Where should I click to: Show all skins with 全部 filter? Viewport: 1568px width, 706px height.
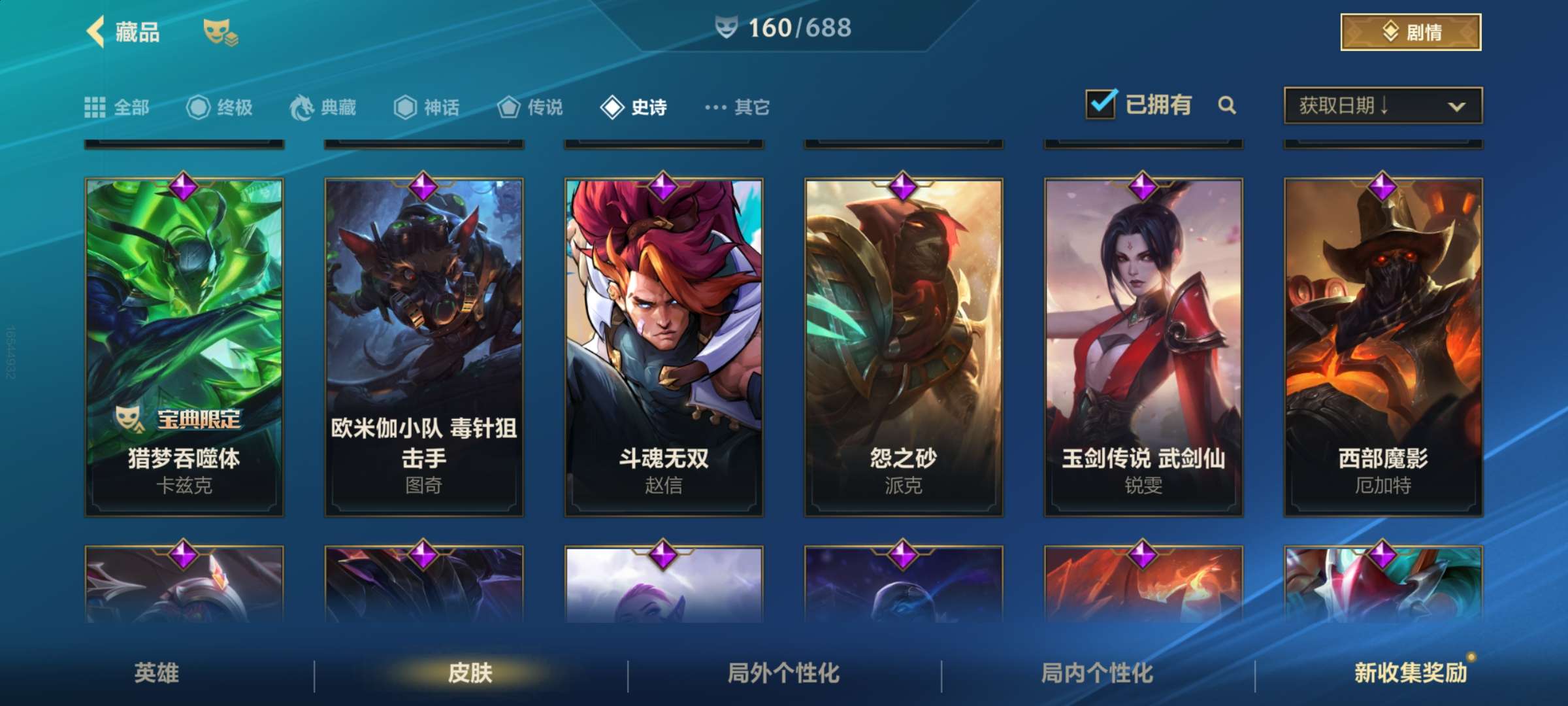click(x=118, y=107)
